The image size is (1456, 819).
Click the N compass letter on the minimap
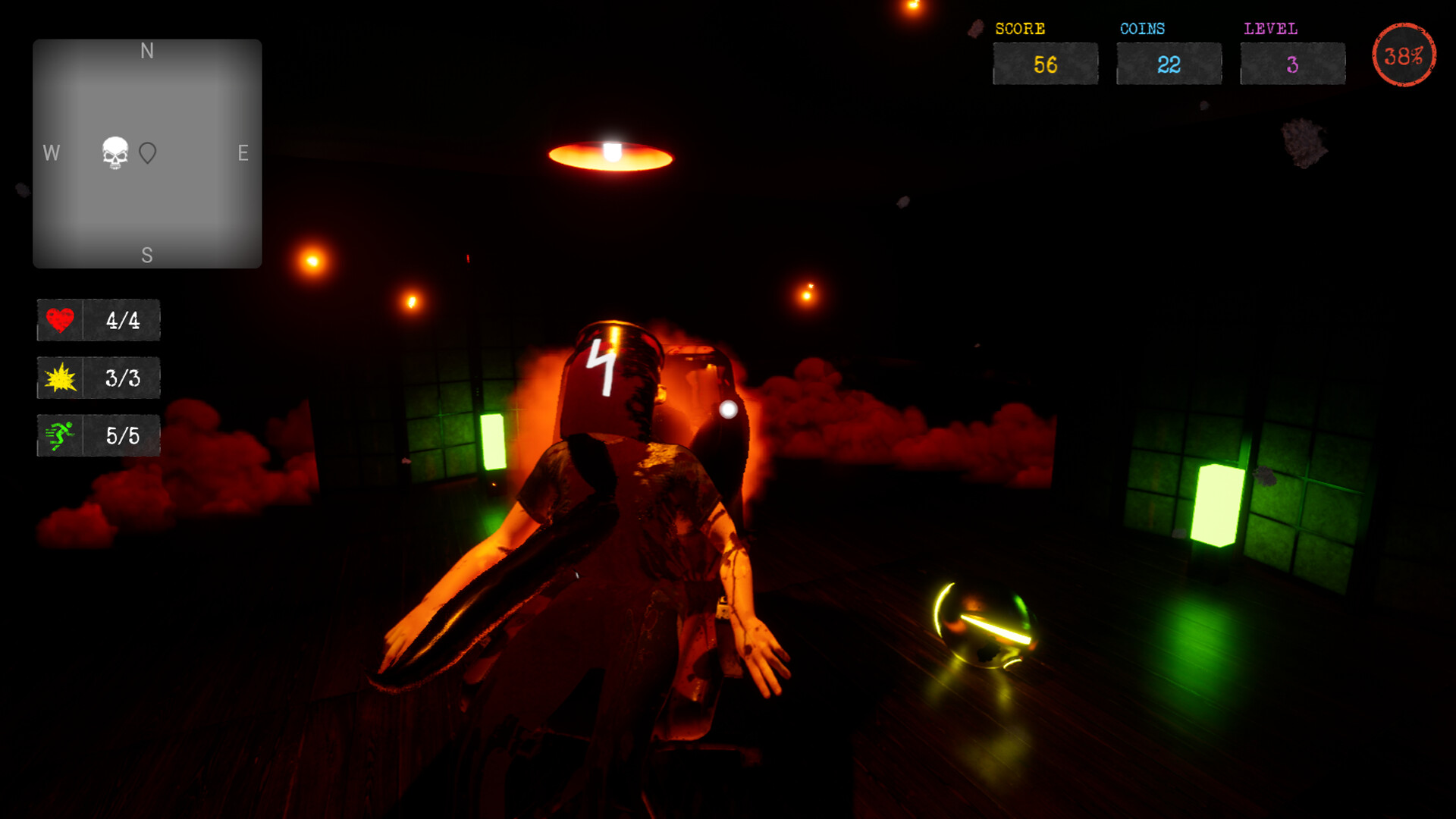[x=147, y=52]
